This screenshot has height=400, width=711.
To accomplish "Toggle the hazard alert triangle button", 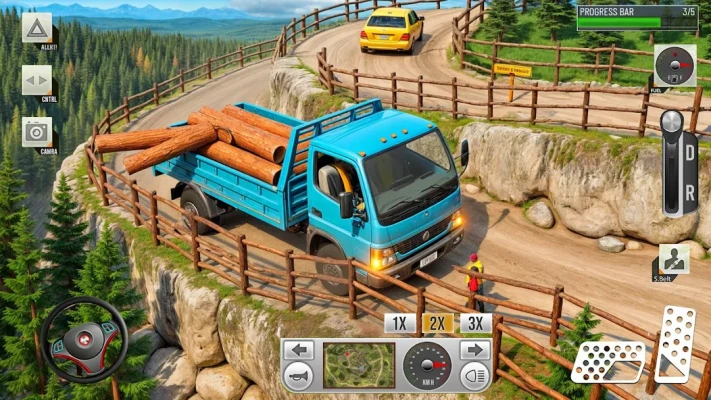I will (37, 26).
